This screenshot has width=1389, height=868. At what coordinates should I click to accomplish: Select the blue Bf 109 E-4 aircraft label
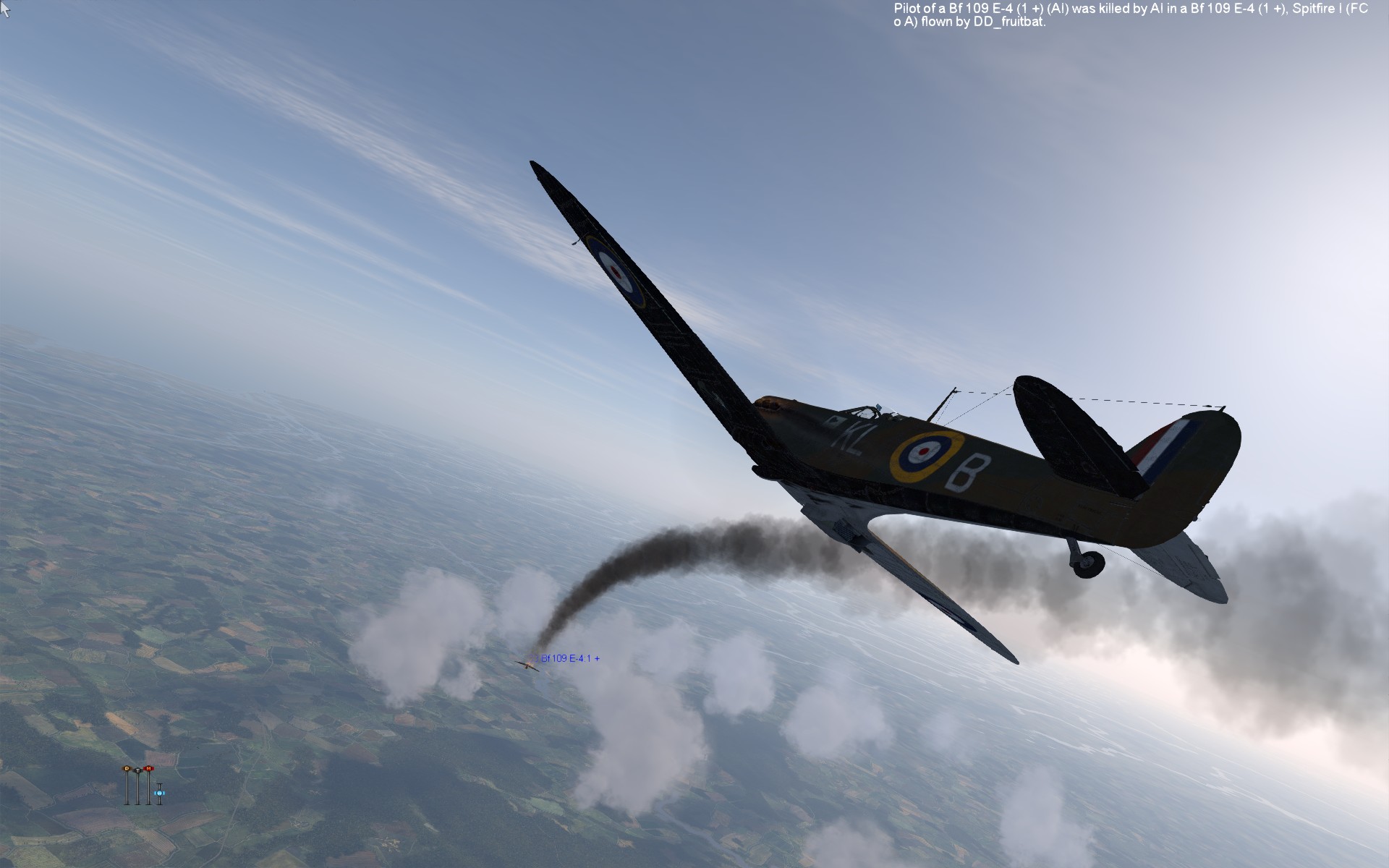pyautogui.click(x=570, y=658)
